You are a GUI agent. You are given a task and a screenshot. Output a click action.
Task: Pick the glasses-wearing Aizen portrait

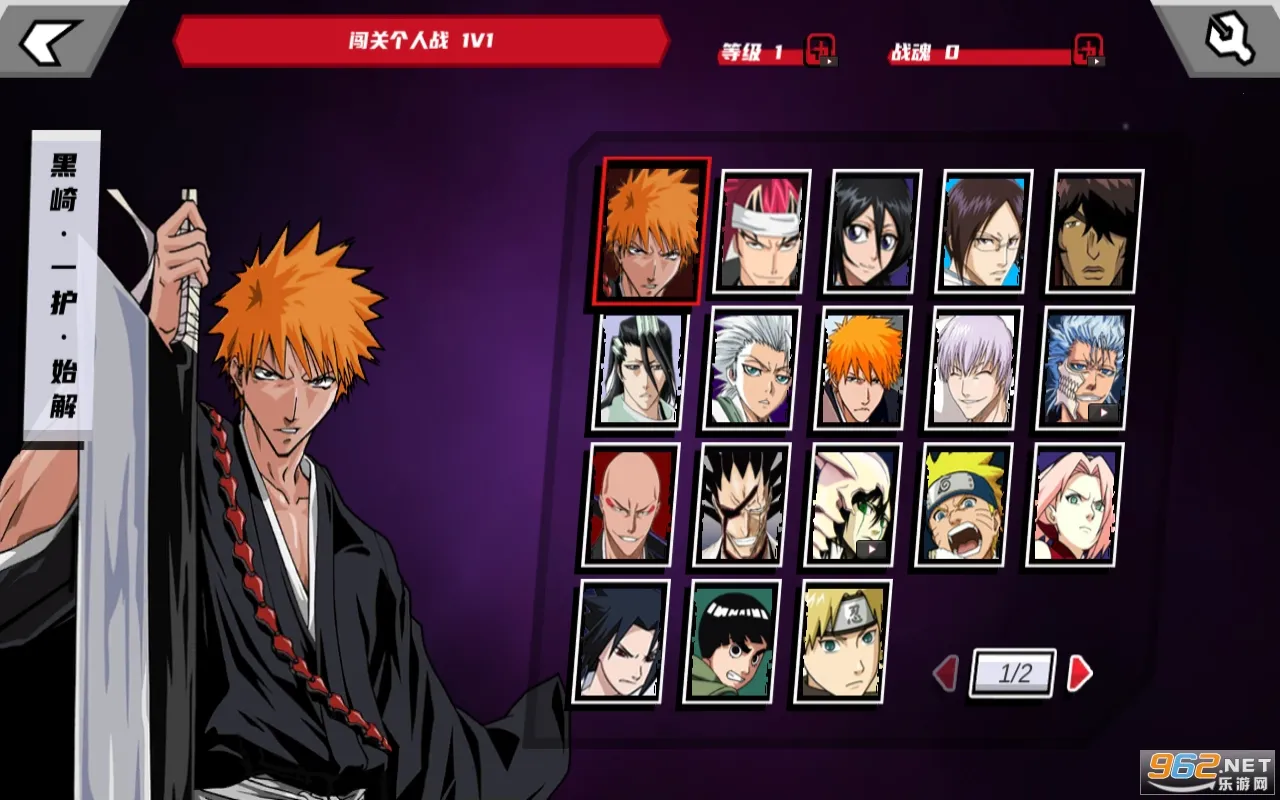tap(983, 232)
